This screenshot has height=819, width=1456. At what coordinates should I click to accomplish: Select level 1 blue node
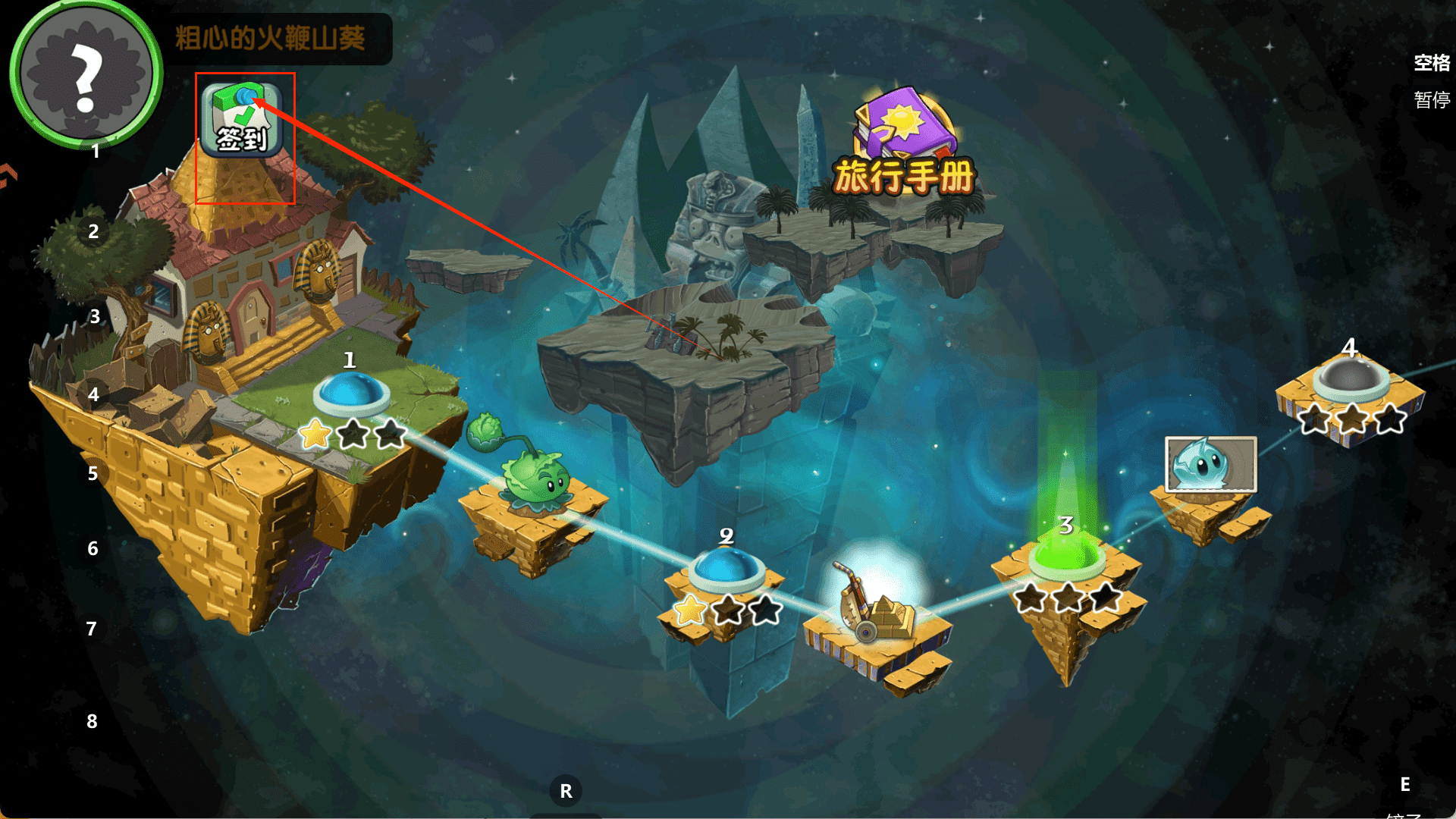350,394
